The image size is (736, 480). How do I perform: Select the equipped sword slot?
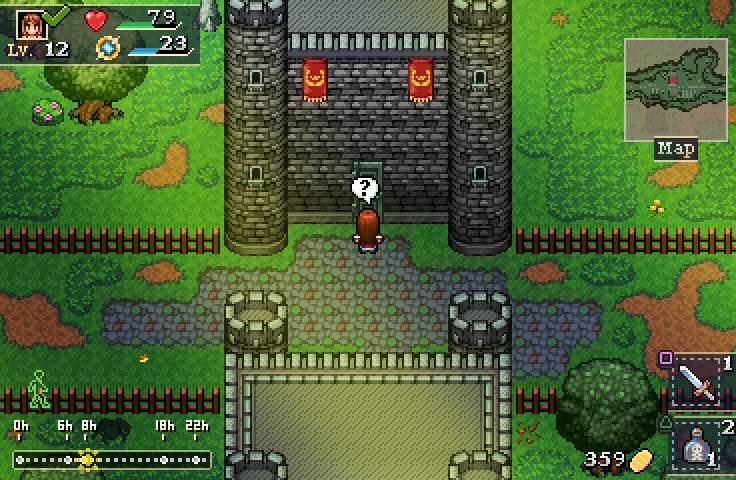point(697,382)
